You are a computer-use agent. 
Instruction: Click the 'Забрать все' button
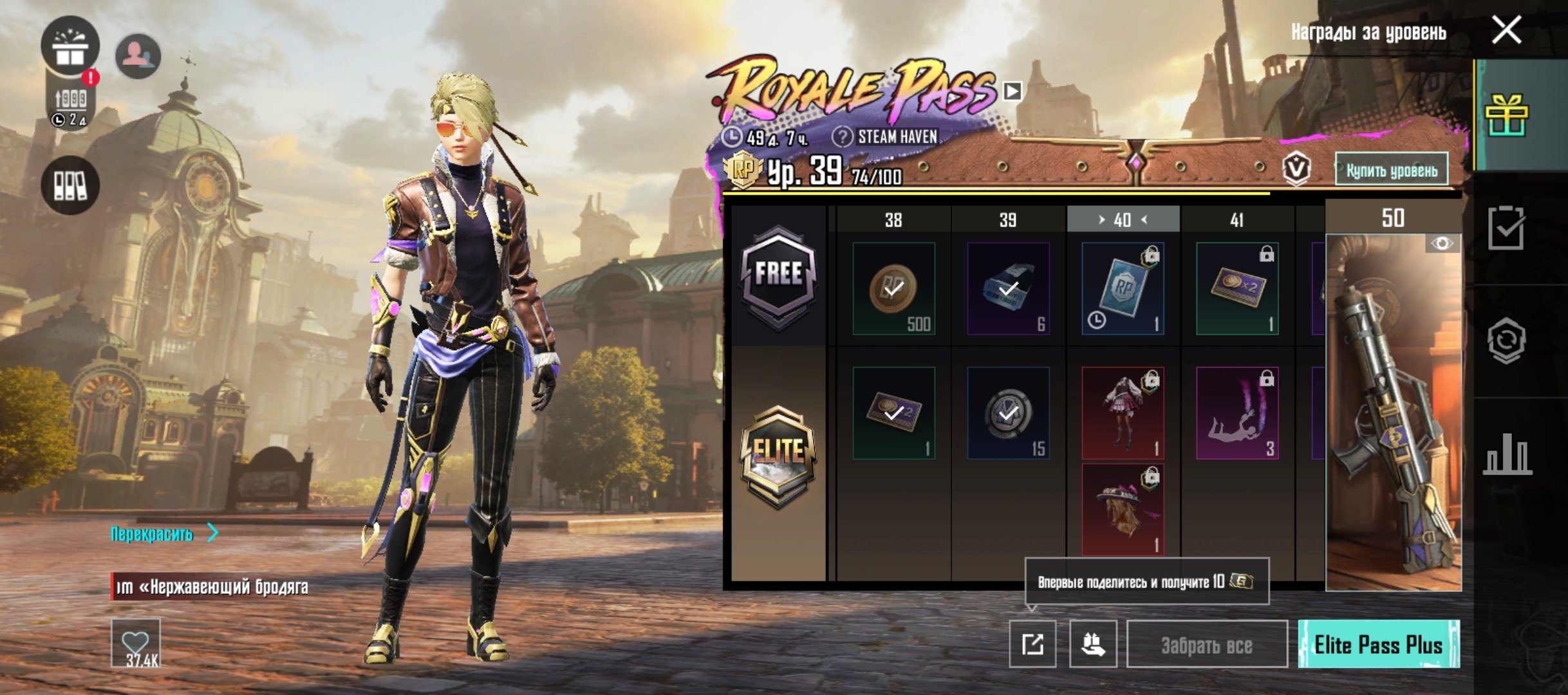[1207, 645]
